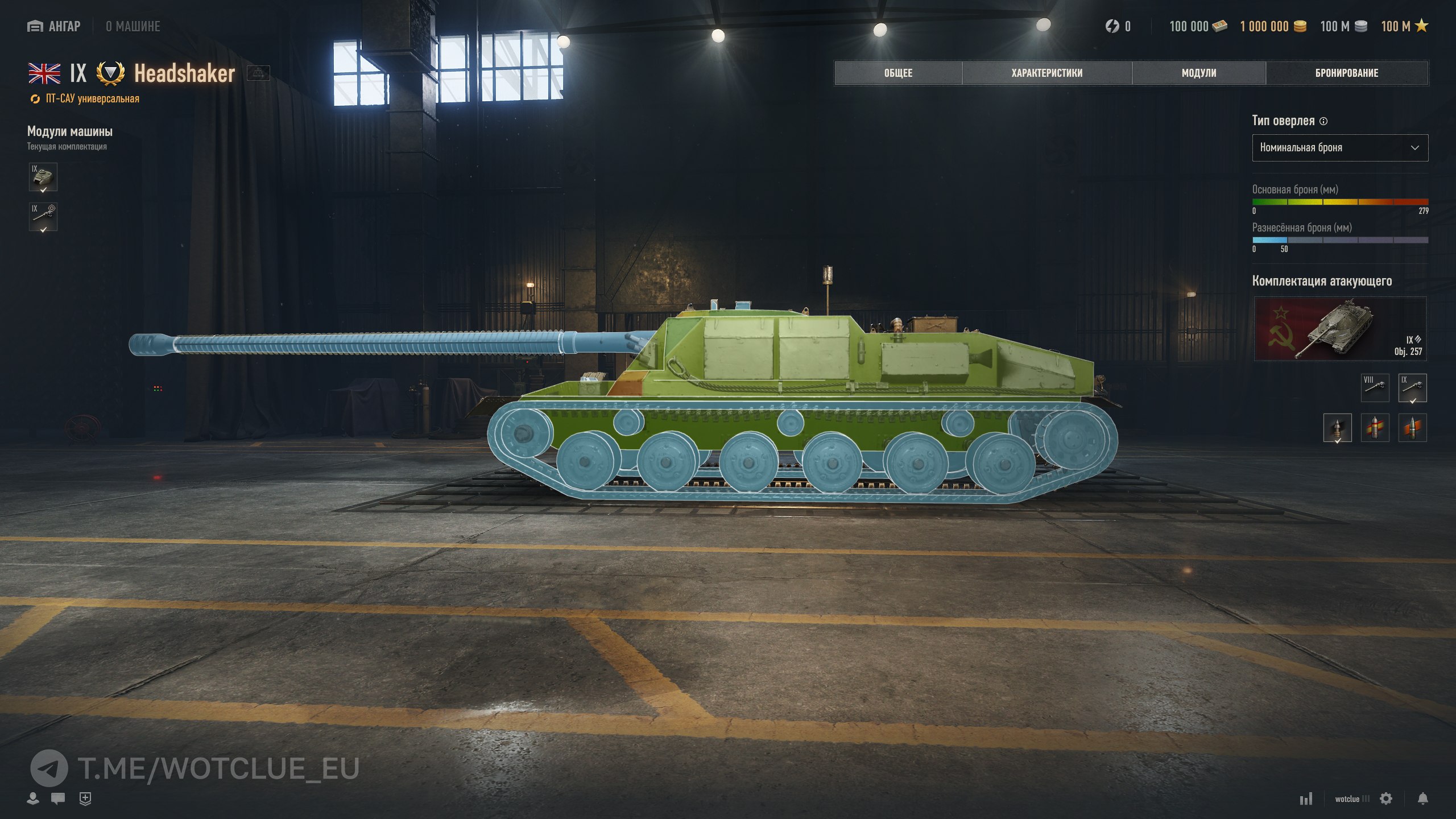Open the notifications bell

pyautogui.click(x=1422, y=799)
